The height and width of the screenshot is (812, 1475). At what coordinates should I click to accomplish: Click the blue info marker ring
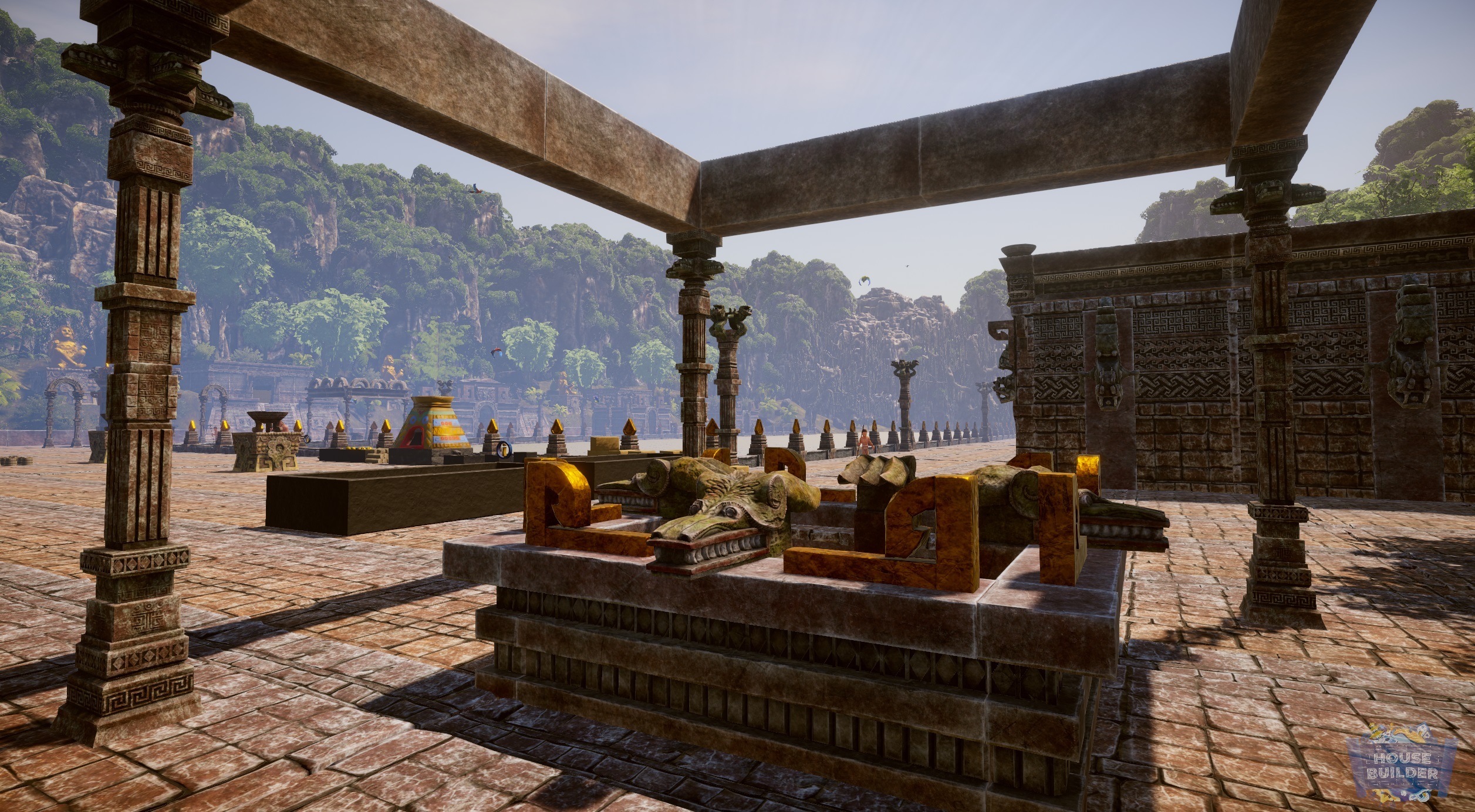tap(505, 450)
